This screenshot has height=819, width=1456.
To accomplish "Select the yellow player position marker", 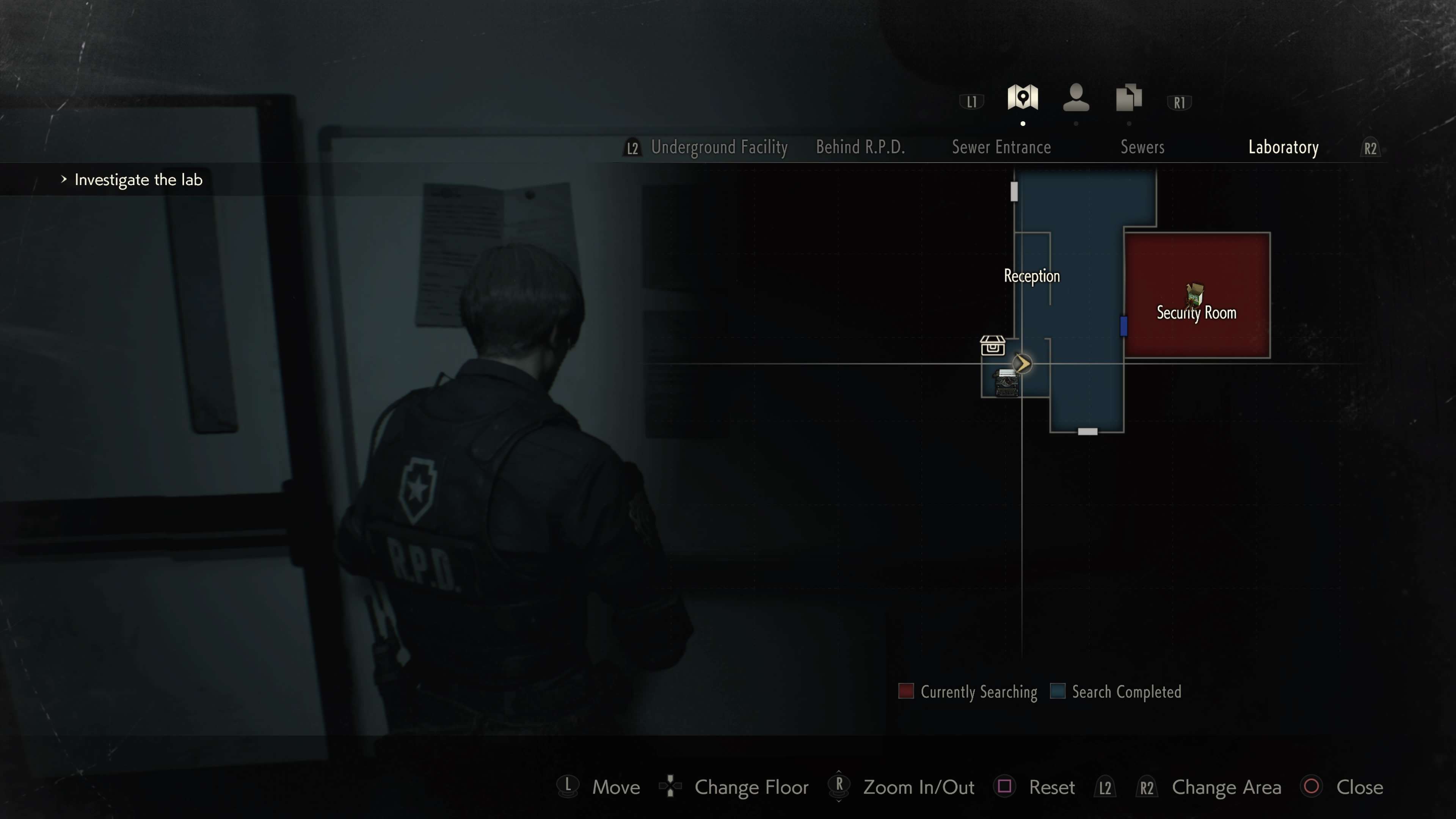I will click(1022, 364).
